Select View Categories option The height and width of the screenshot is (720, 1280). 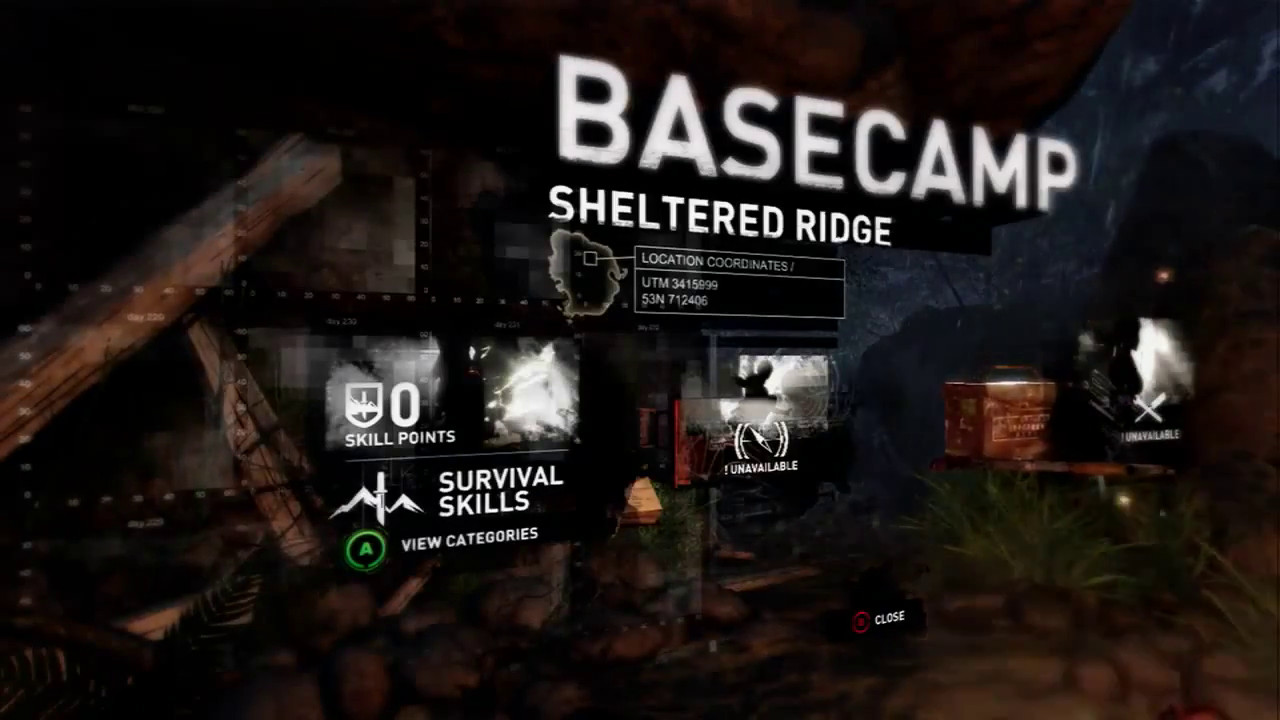click(468, 541)
